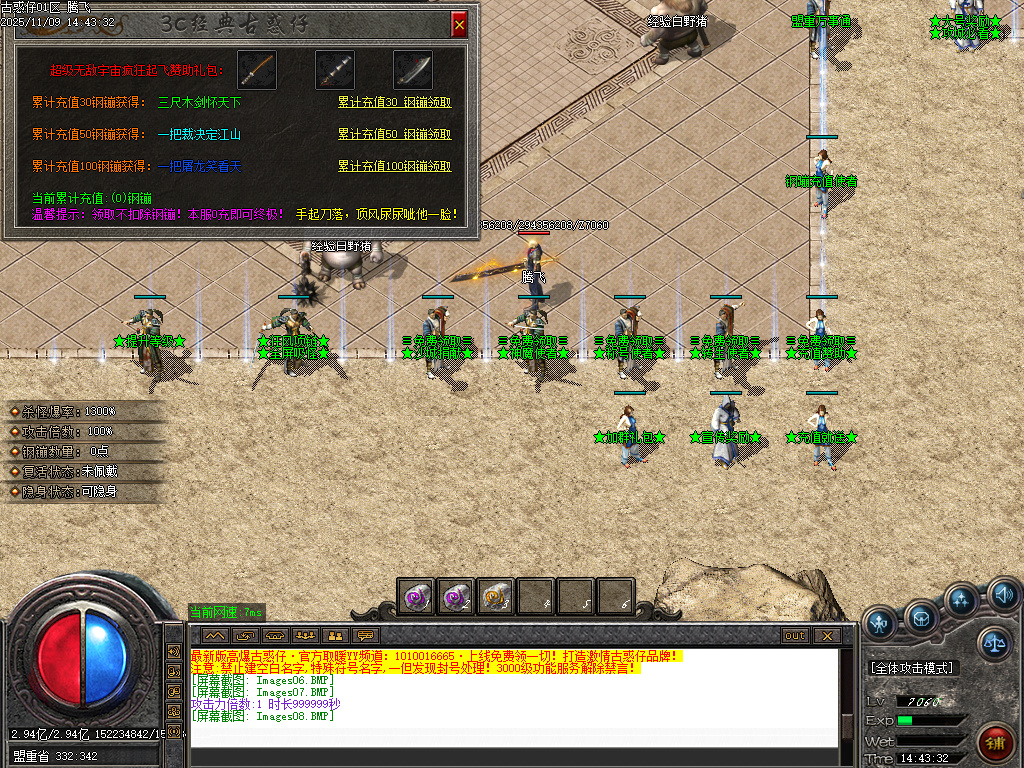Use the golden scroll in hotbar slot 3
This screenshot has width=1024, height=768.
[x=496, y=596]
